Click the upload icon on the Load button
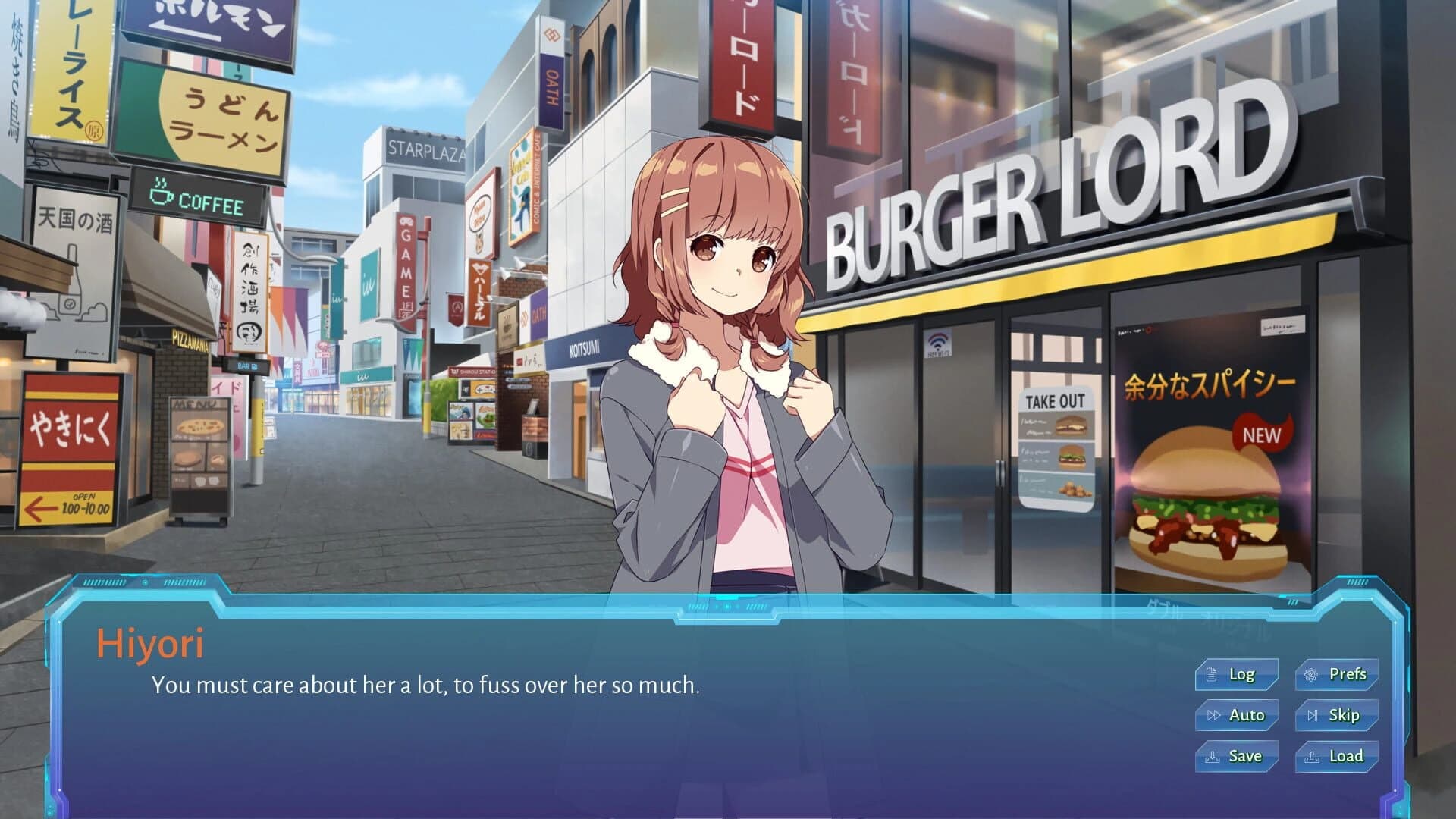The height and width of the screenshot is (819, 1456). pos(1313,758)
